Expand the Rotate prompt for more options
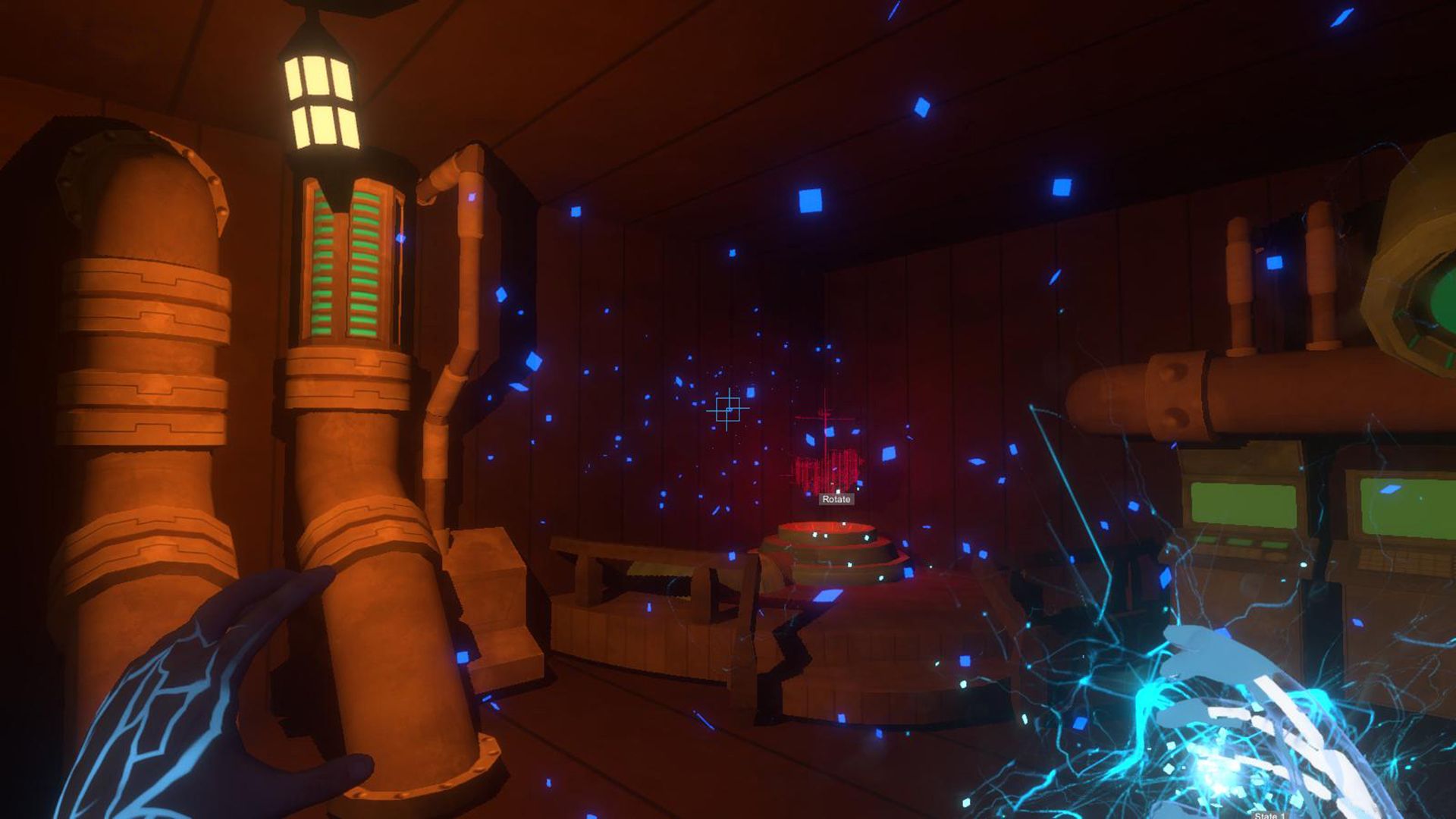1456x819 pixels. coord(835,499)
